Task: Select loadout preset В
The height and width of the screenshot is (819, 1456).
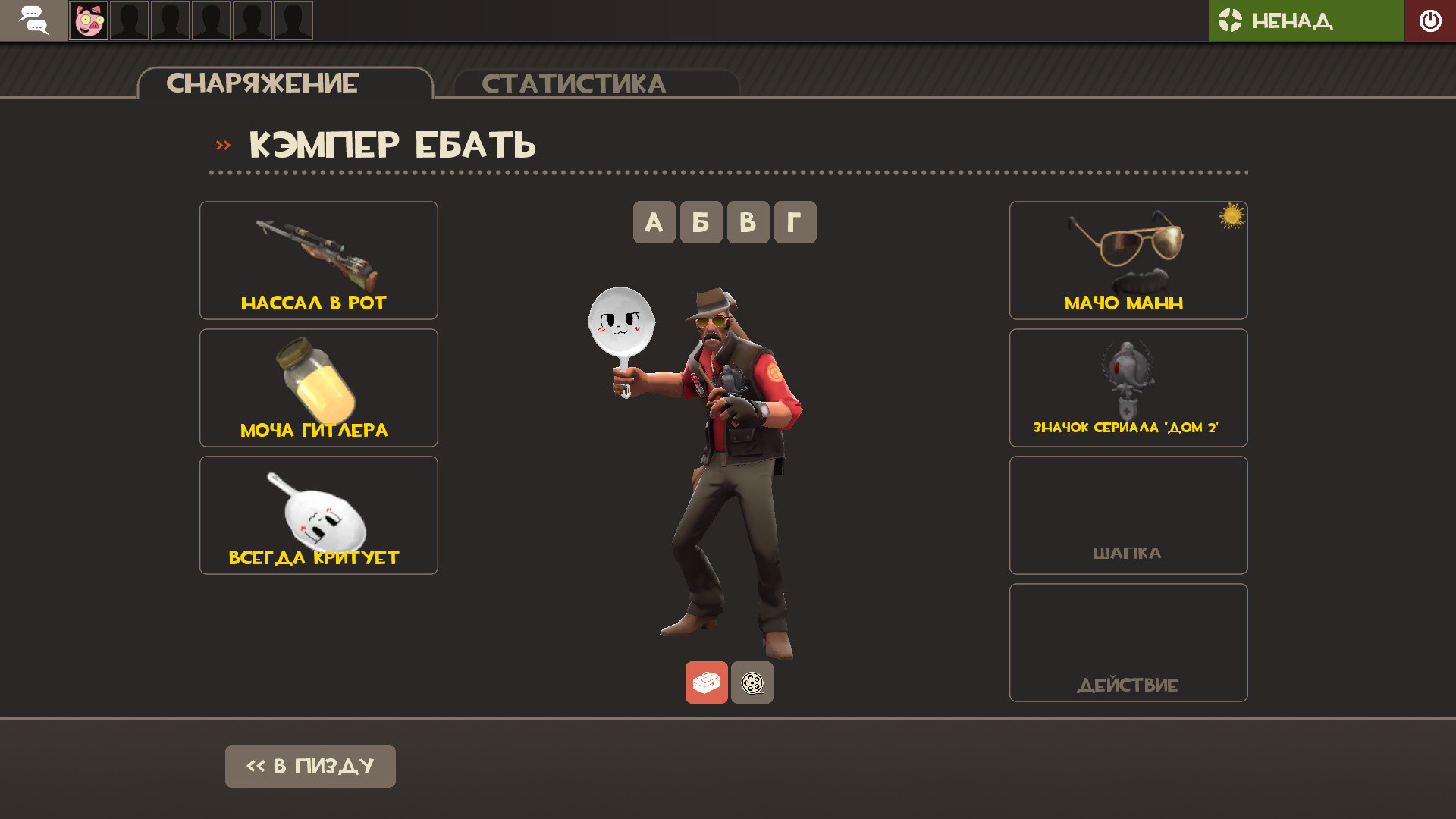Action: point(747,221)
